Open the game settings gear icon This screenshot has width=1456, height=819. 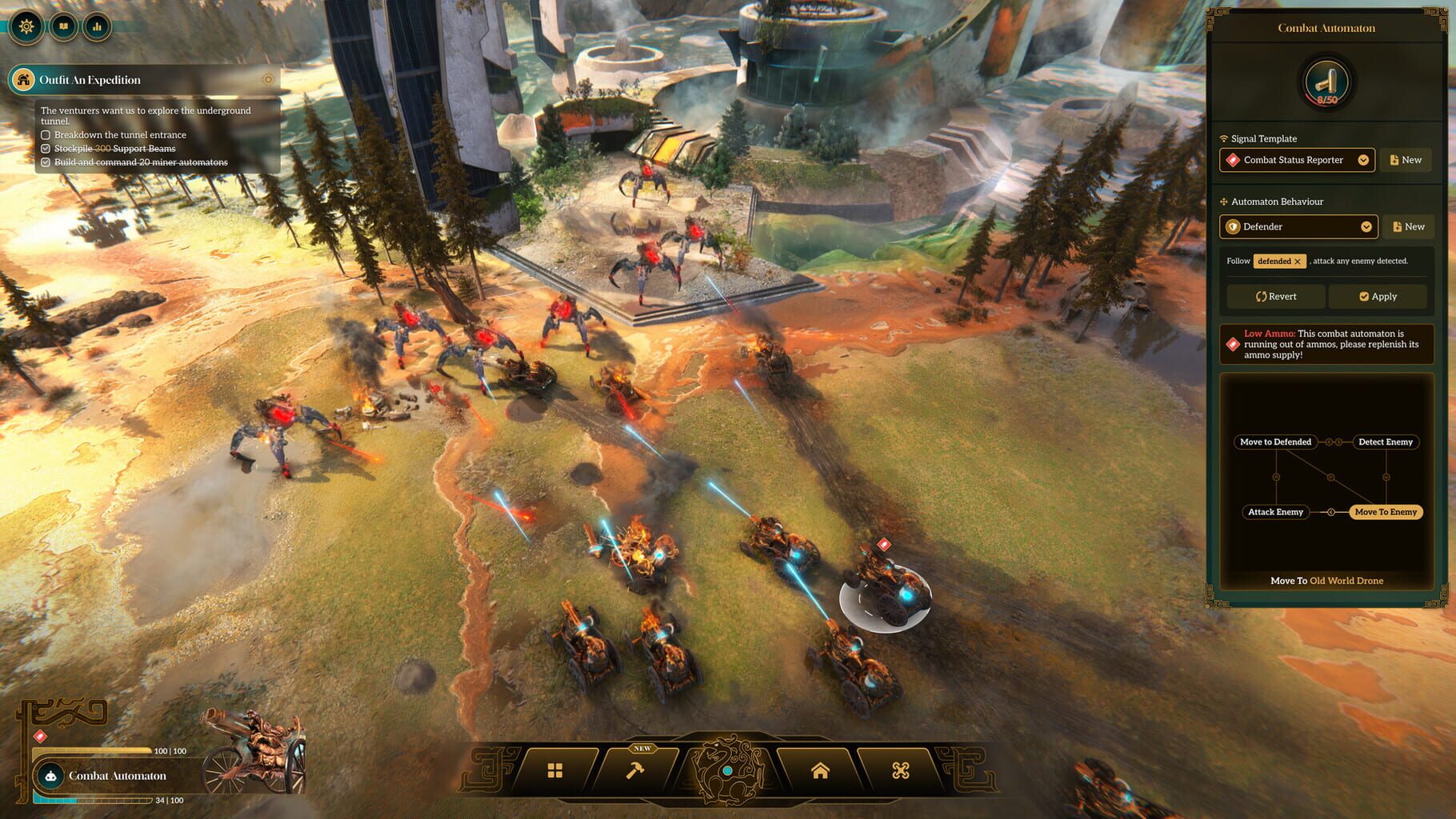click(x=26, y=26)
